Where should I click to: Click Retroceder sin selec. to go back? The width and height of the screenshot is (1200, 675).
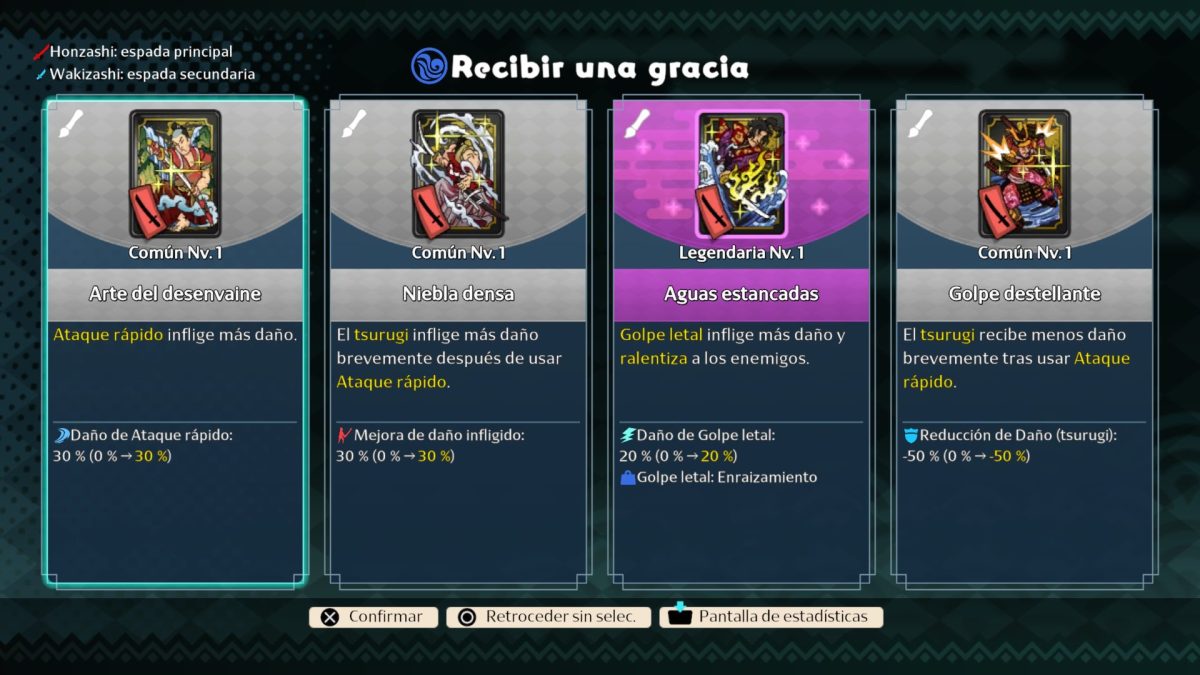549,617
